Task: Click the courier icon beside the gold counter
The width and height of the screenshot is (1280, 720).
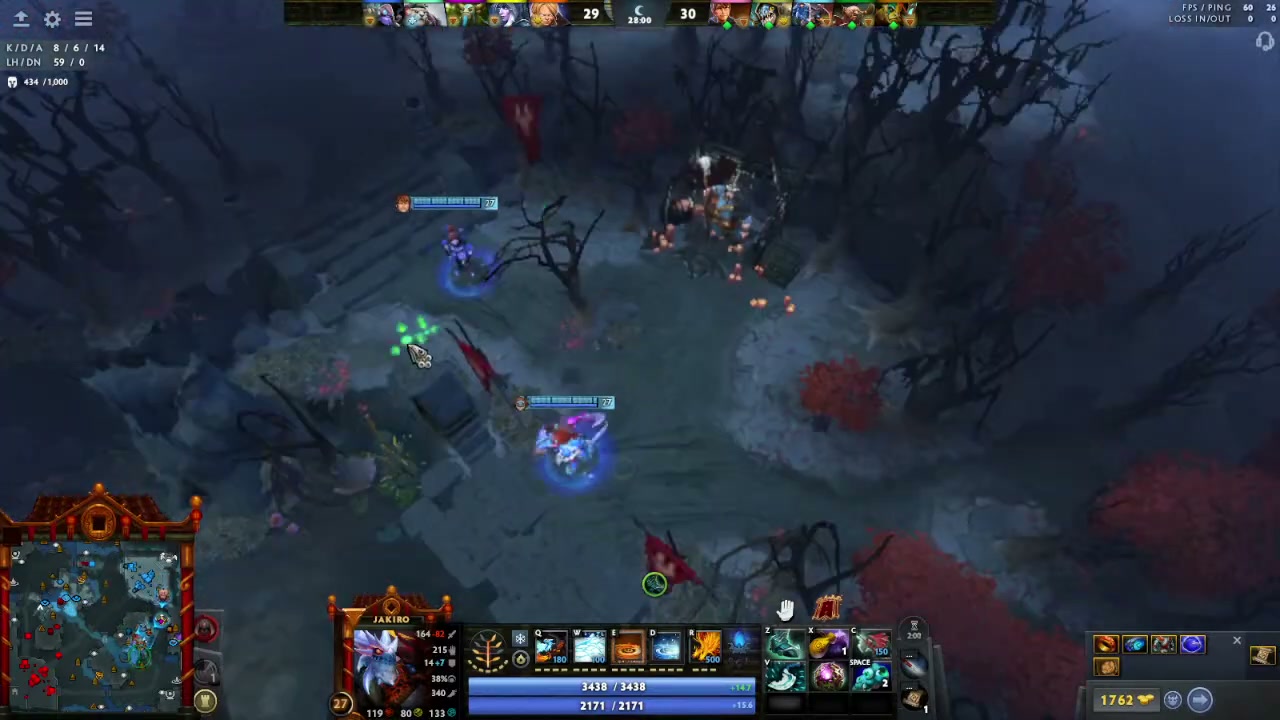Action: (x=1173, y=700)
